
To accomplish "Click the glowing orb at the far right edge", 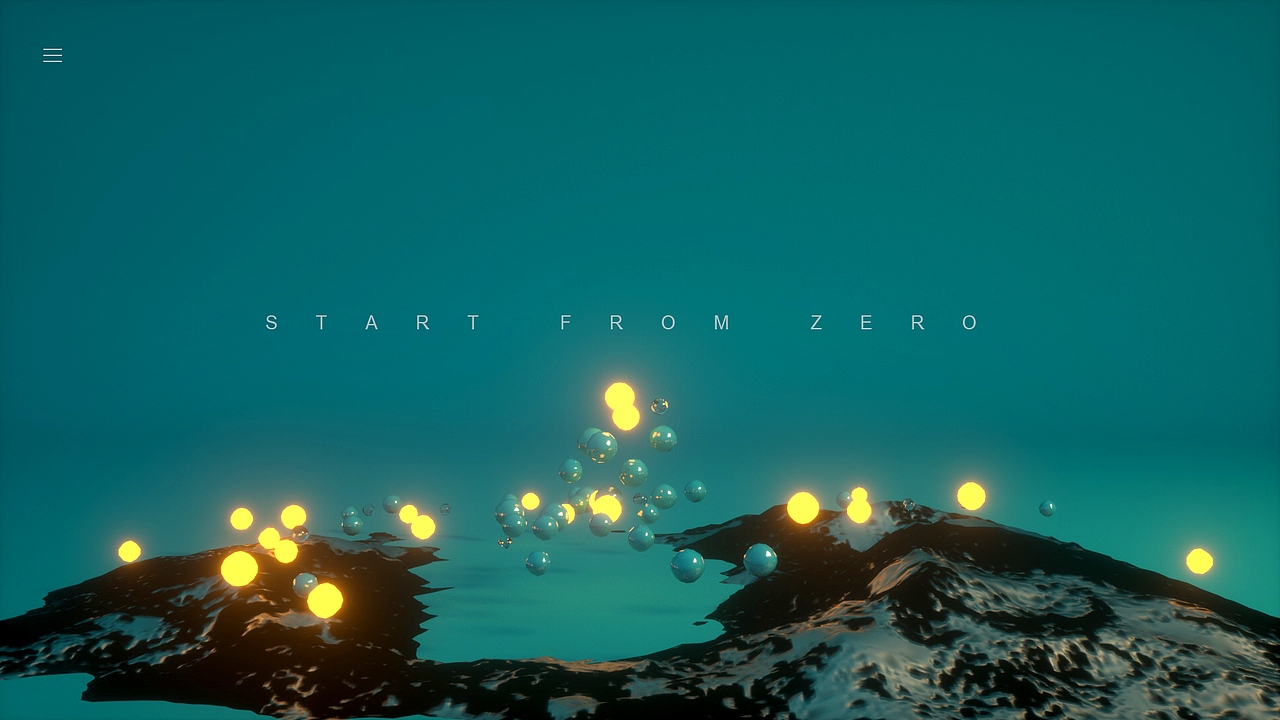I will 1200,560.
